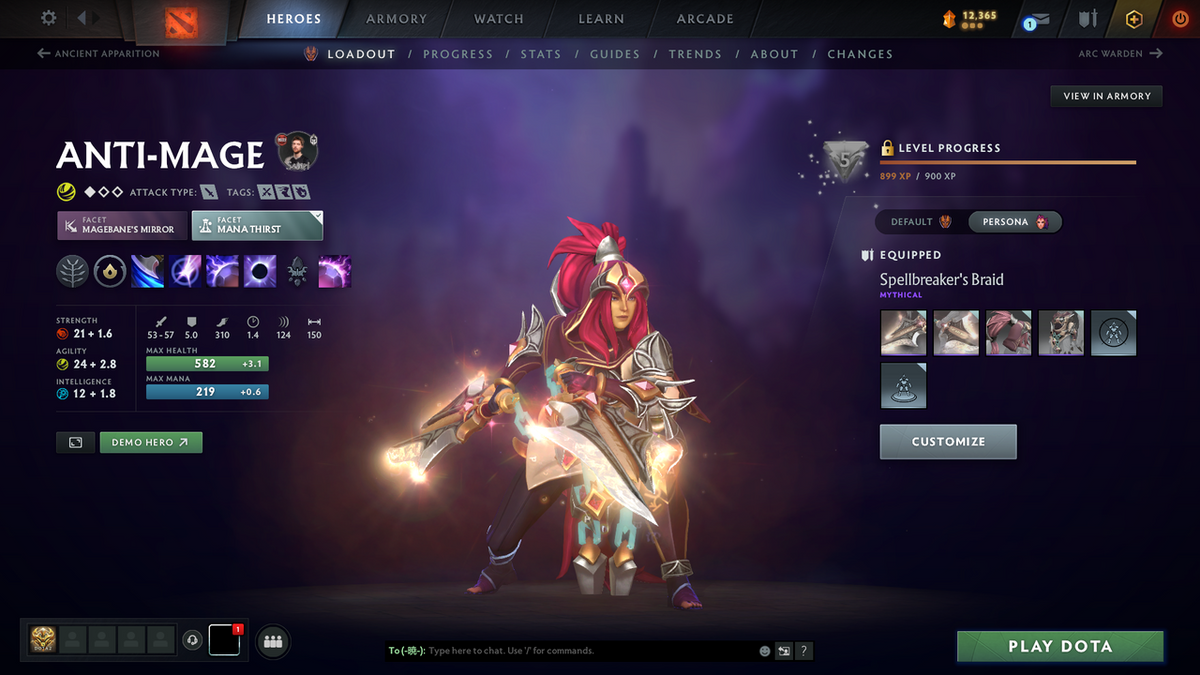The height and width of the screenshot is (675, 1200).
Task: View the Trends tab
Action: 695,54
